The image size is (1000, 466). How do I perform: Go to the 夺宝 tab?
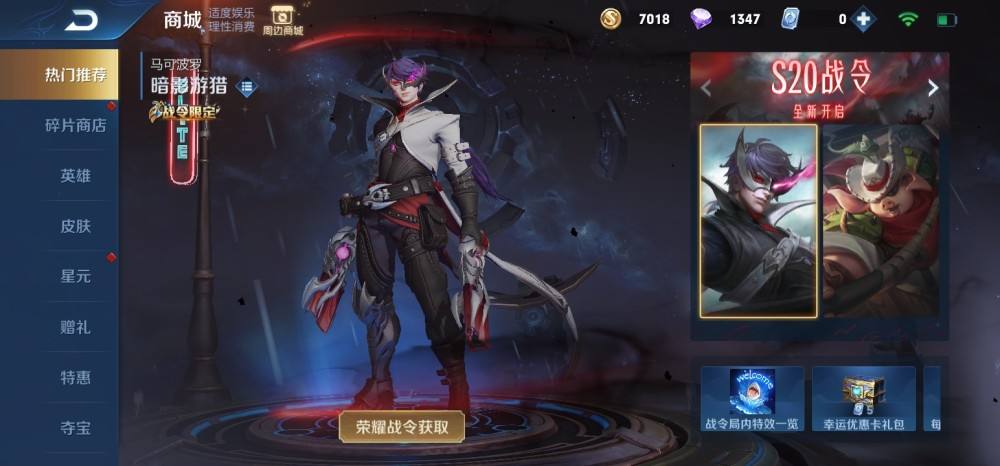[75, 428]
